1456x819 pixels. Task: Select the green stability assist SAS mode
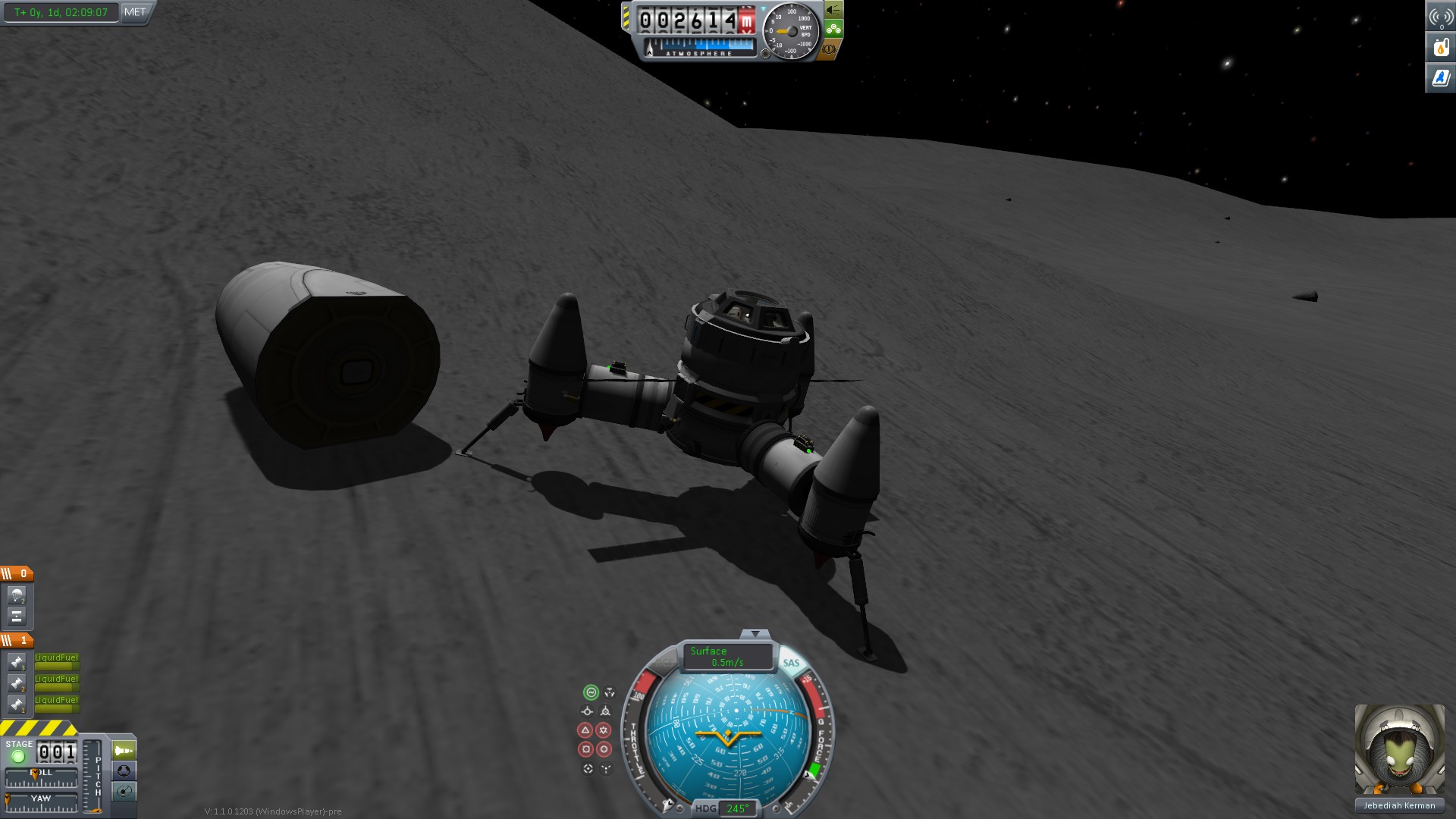(x=591, y=692)
